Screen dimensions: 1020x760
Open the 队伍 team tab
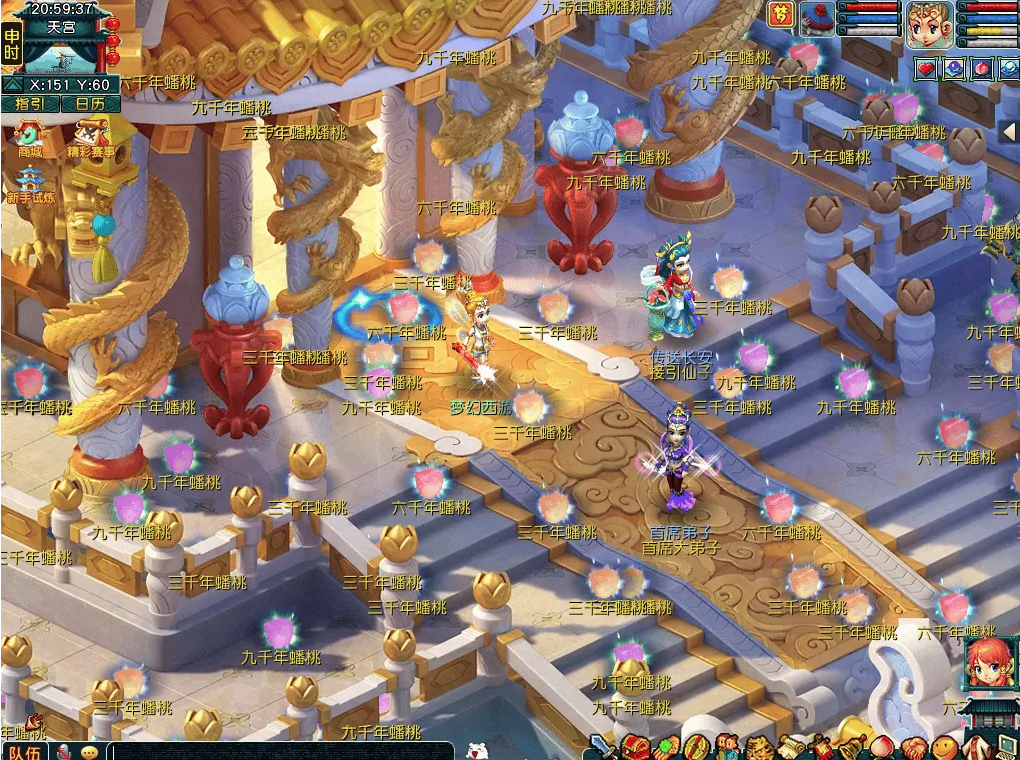point(23,751)
